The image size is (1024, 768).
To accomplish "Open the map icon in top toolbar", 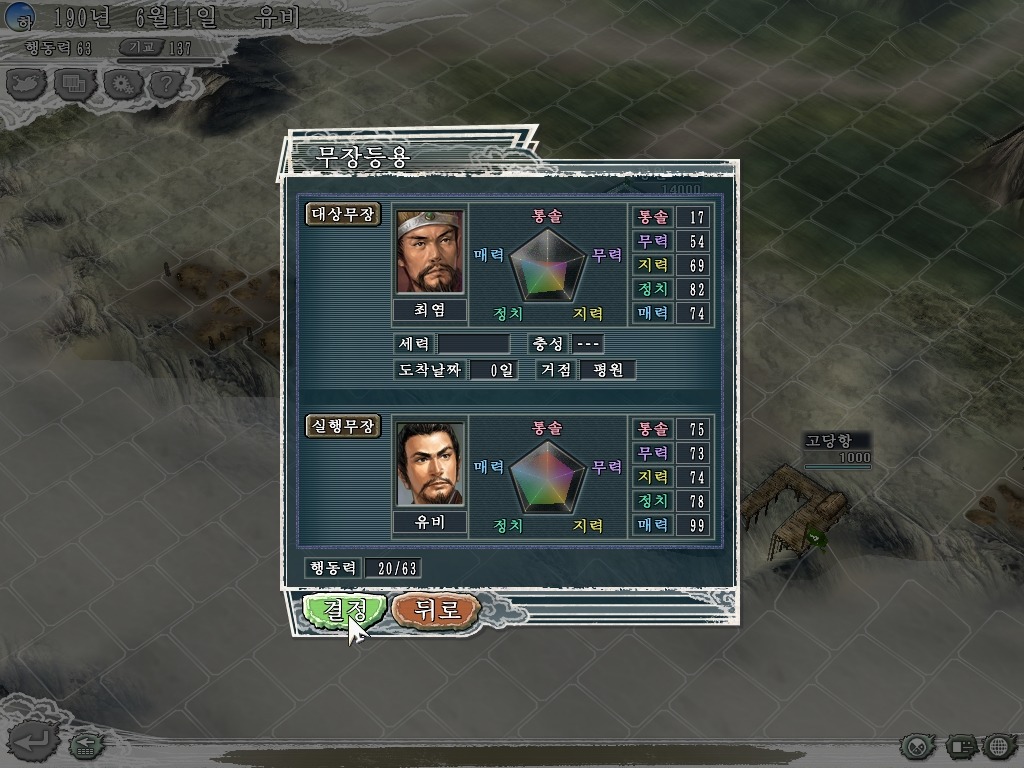I will (x=27, y=84).
